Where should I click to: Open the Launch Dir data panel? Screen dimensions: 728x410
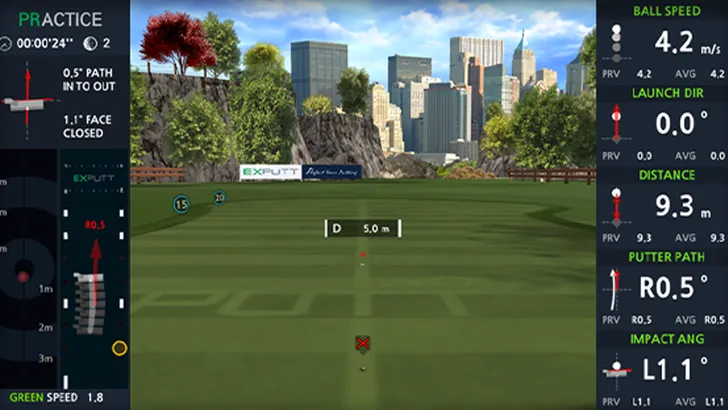click(x=662, y=124)
